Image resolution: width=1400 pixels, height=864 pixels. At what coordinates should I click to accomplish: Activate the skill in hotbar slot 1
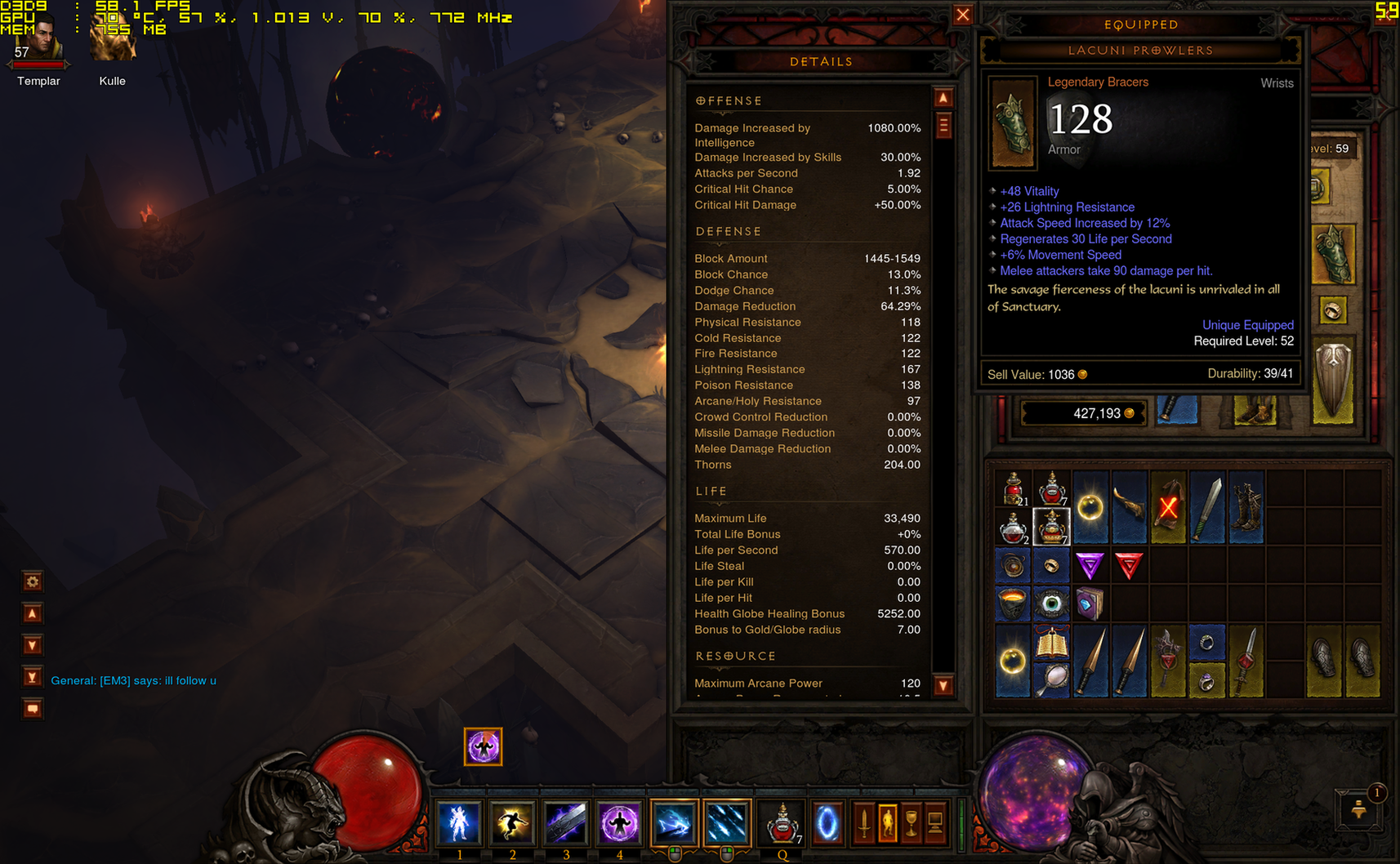461,823
